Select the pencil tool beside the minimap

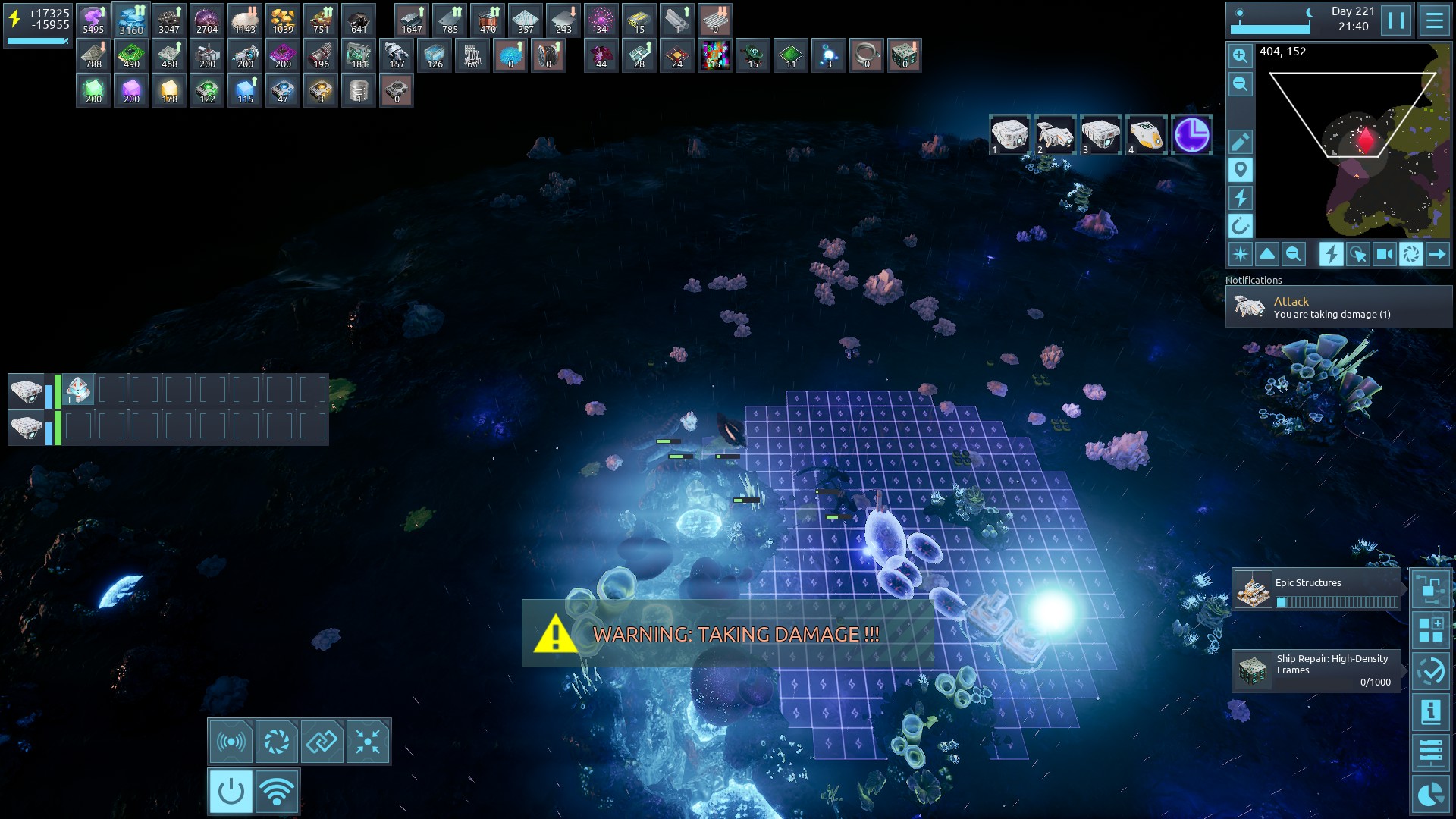(x=1240, y=142)
